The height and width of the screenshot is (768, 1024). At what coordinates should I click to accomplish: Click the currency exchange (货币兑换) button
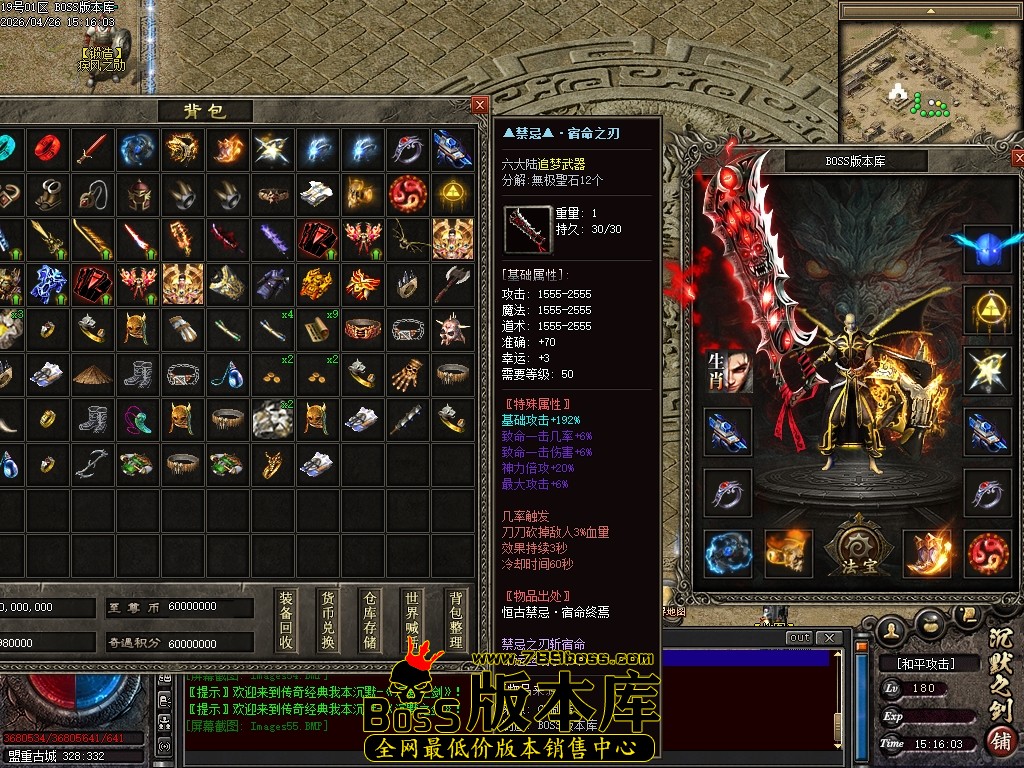pyautogui.click(x=328, y=620)
